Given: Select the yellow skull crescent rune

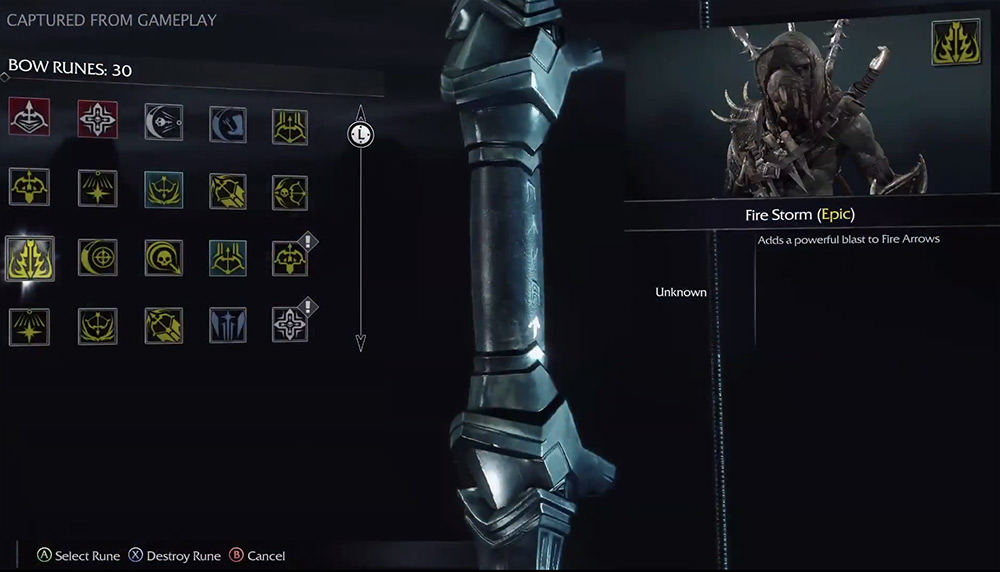Looking at the screenshot, I should [x=163, y=257].
